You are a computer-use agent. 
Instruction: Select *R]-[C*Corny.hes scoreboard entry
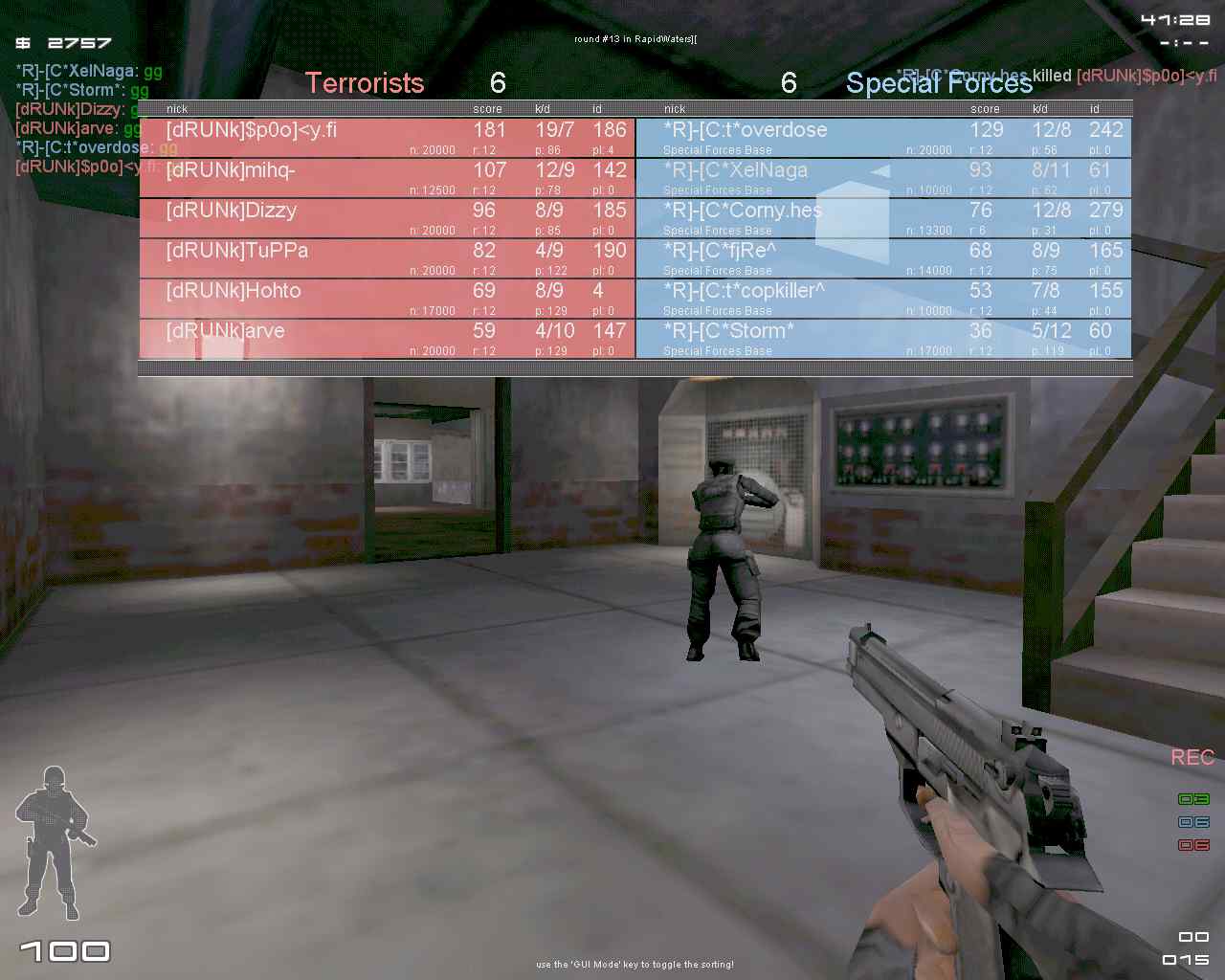[883, 217]
